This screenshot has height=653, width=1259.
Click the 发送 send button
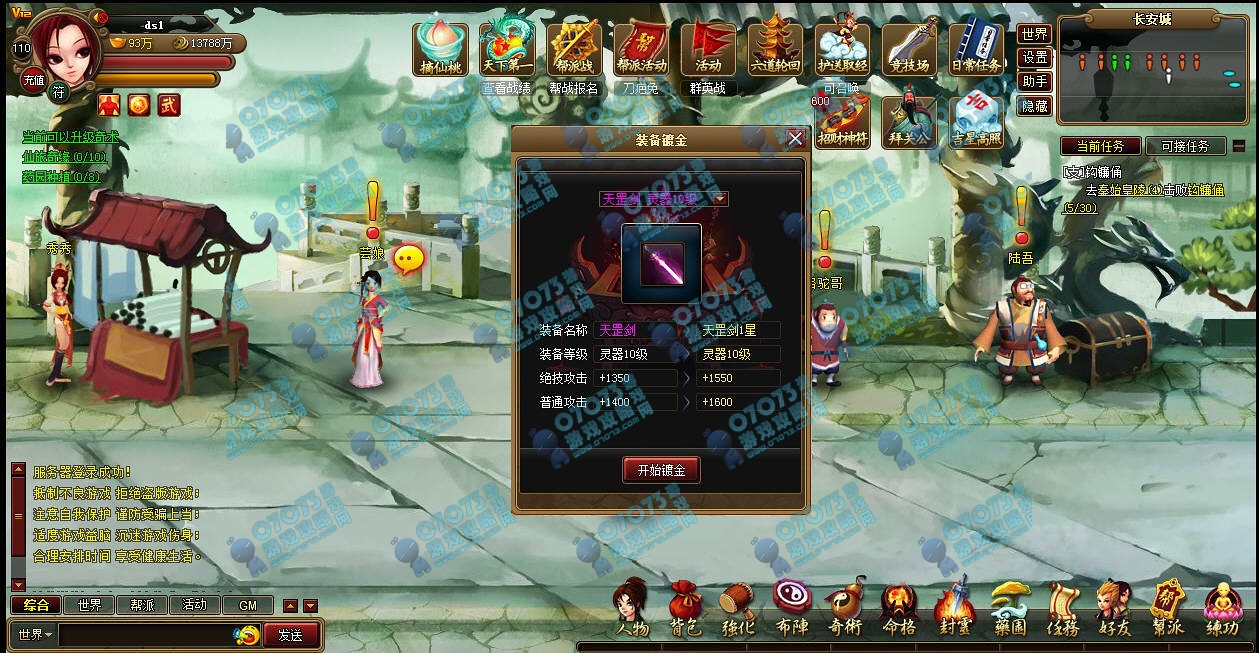(x=291, y=634)
